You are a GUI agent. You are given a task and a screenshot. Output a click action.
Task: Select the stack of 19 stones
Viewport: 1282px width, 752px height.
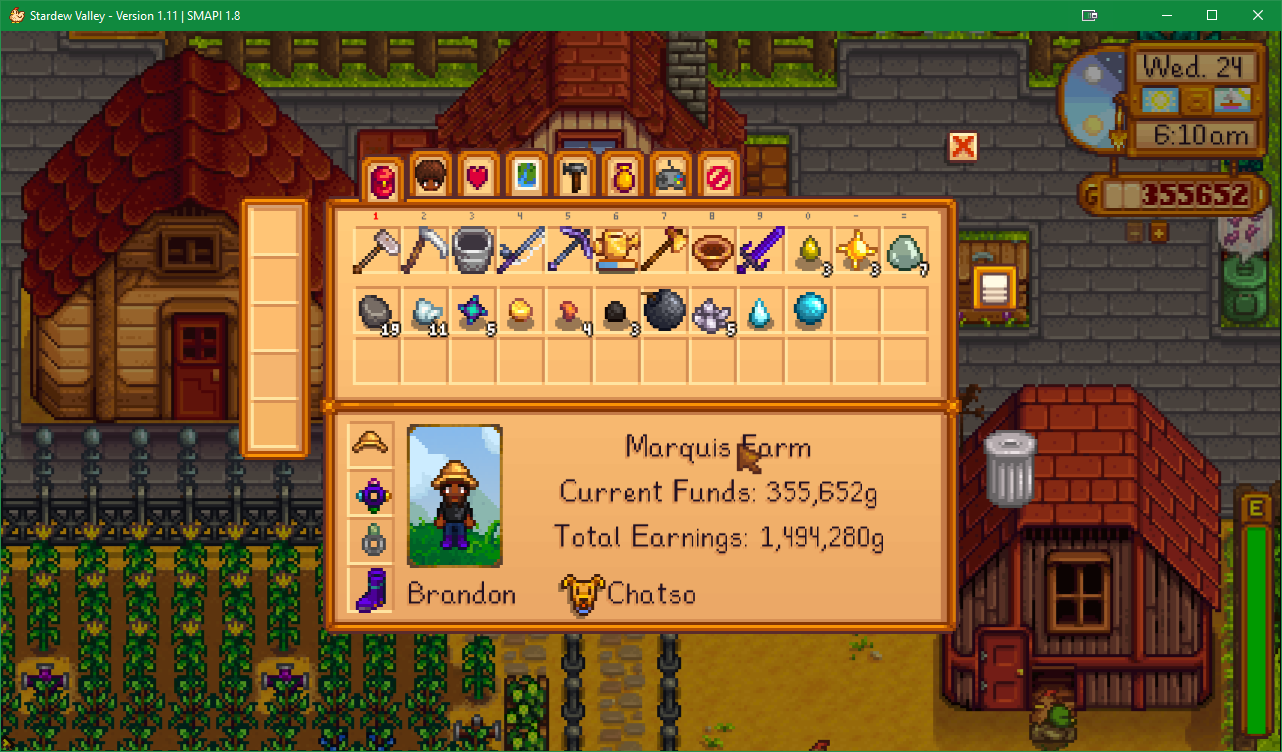tap(375, 311)
